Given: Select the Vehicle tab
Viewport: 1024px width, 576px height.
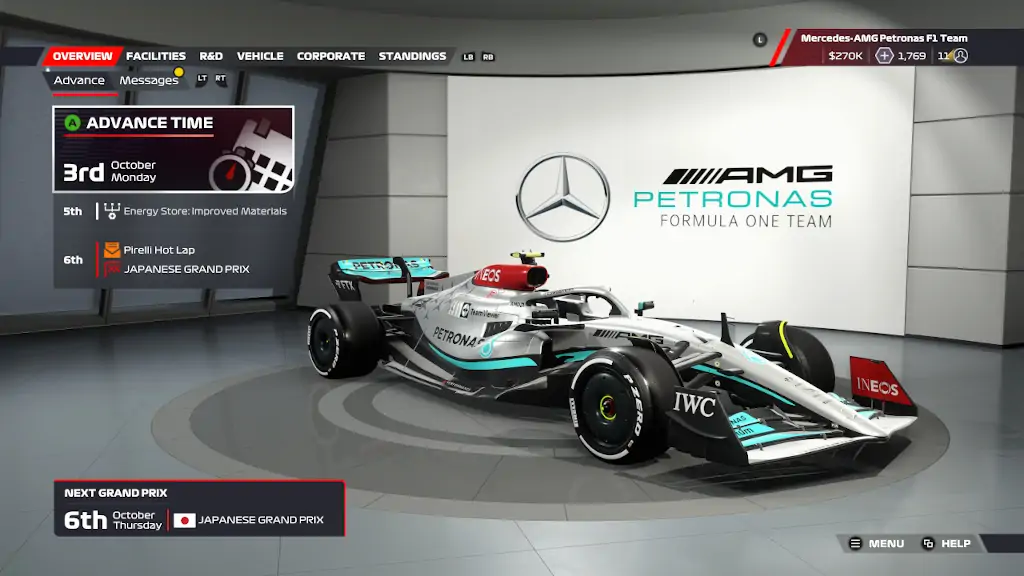Looking at the screenshot, I should click(260, 56).
